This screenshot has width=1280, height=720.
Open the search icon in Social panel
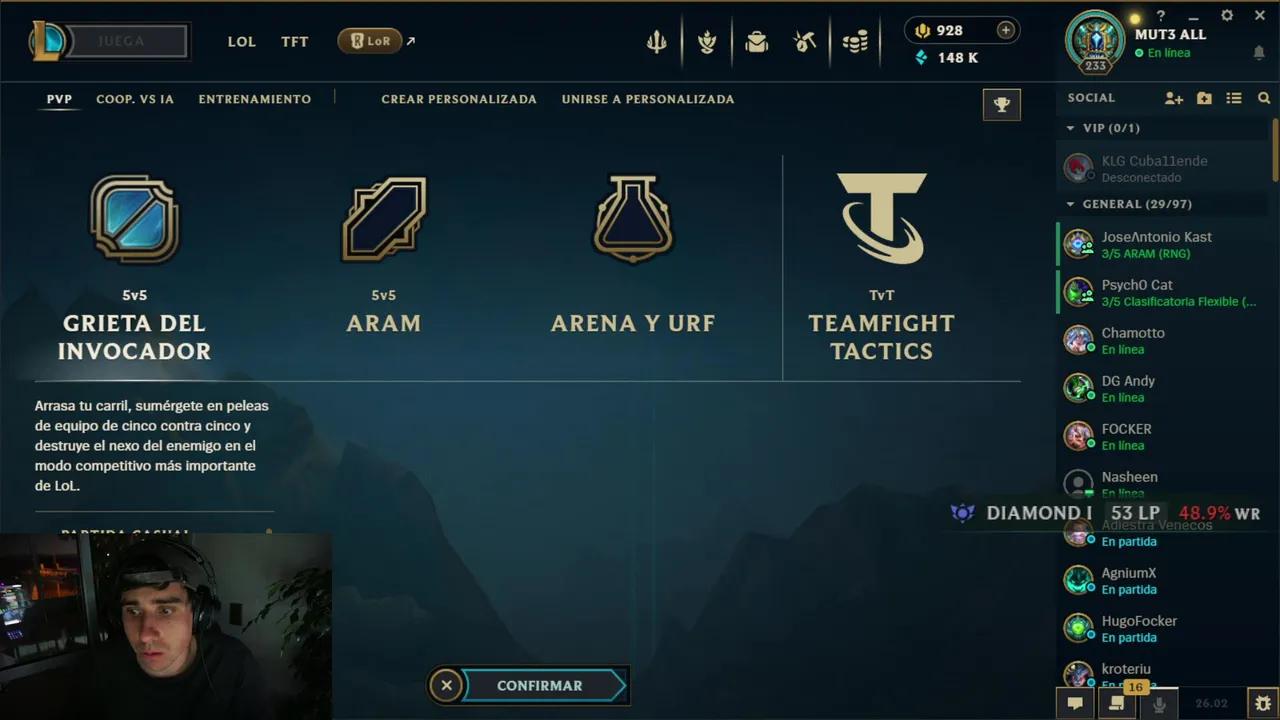pos(1264,98)
